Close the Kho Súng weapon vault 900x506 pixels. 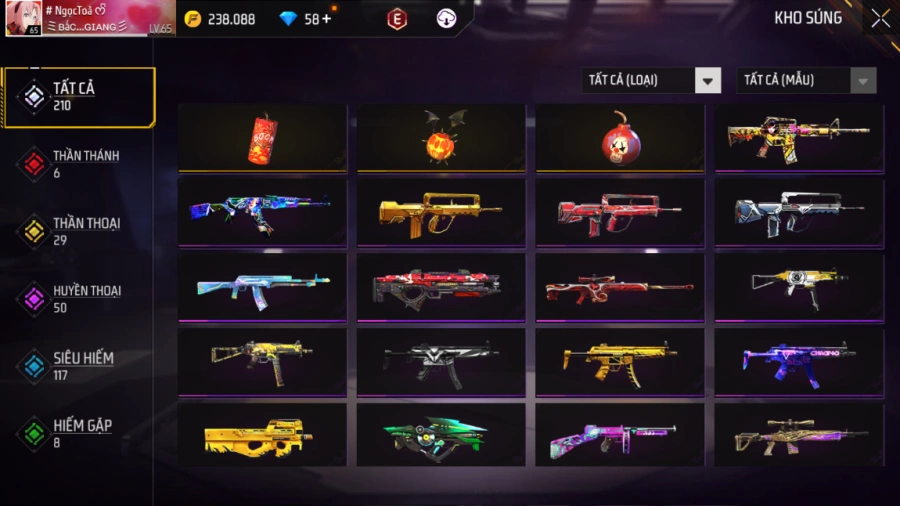pos(879,18)
